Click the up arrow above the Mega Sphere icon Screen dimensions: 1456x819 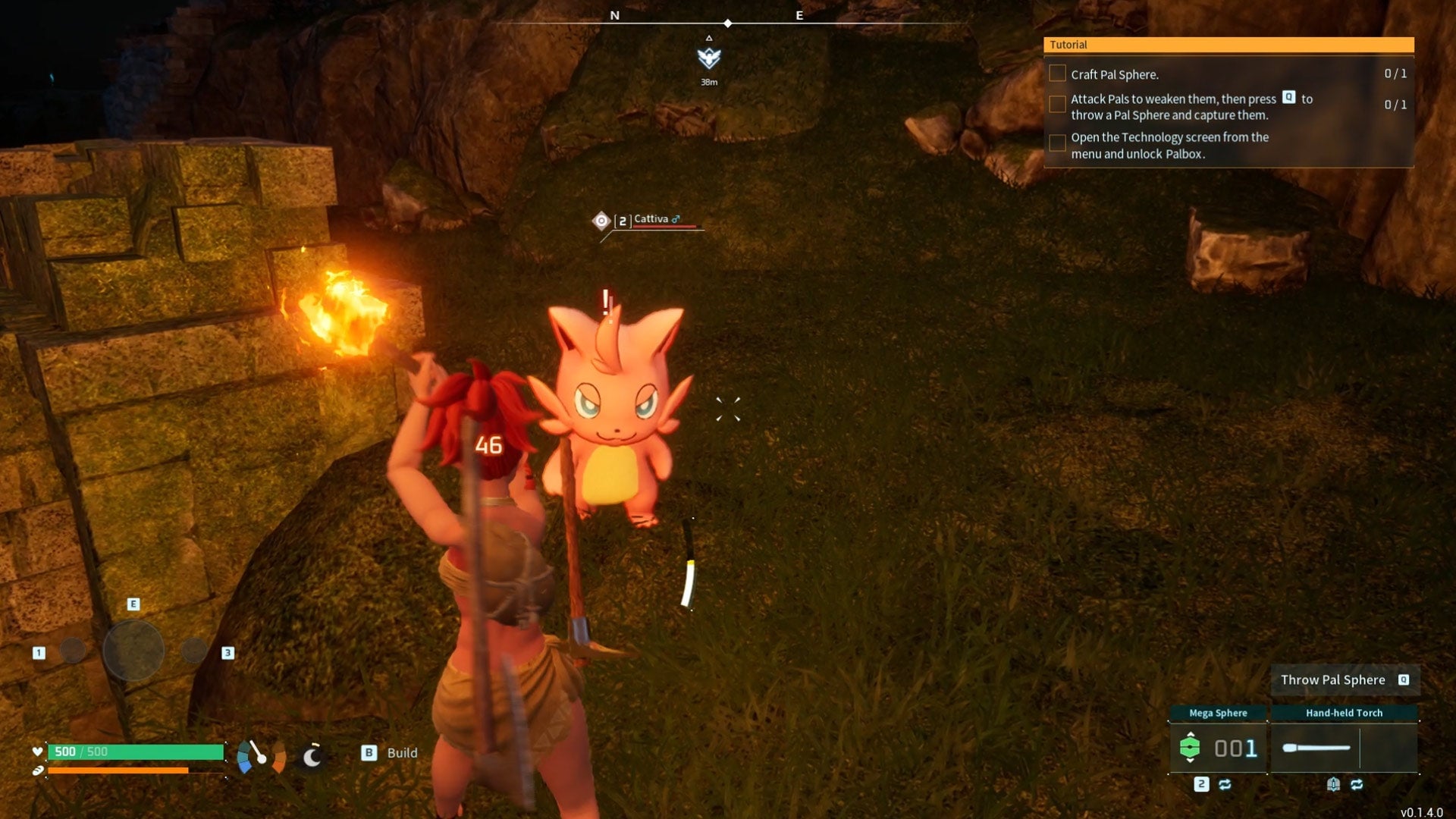1191,733
